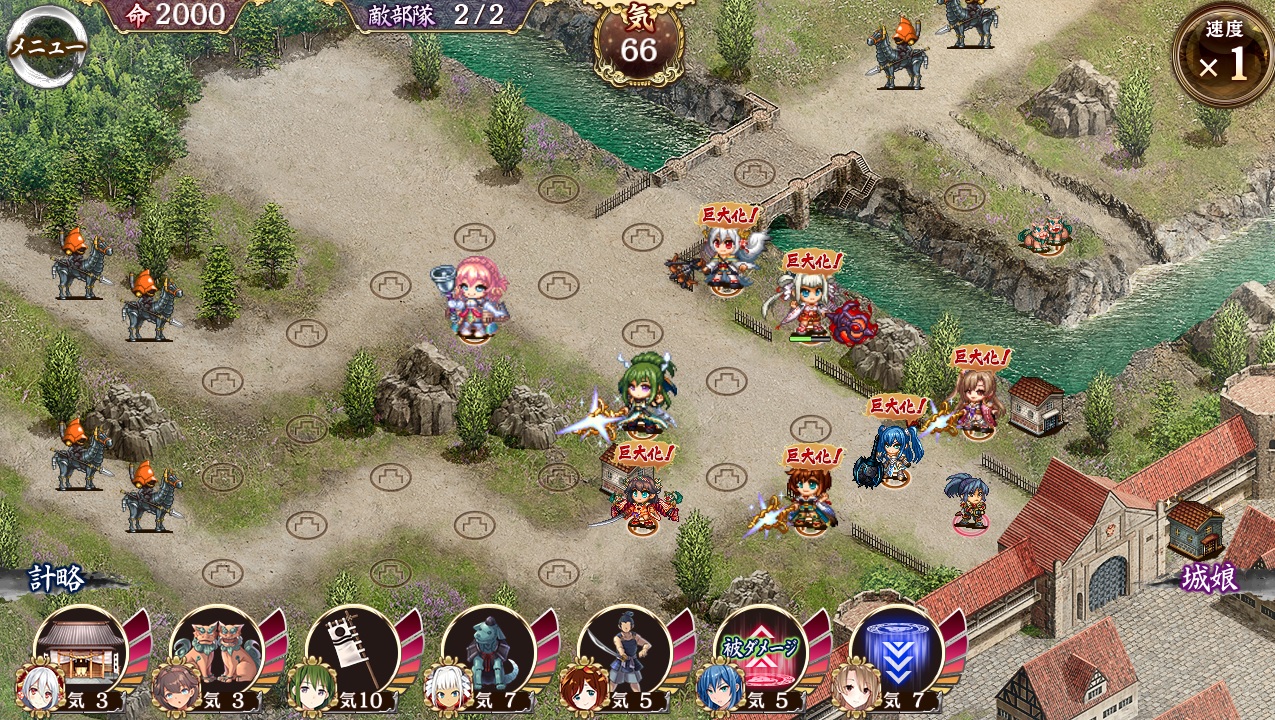1275x720 pixels.
Task: Open the メニュー menu button
Action: (x=46, y=47)
